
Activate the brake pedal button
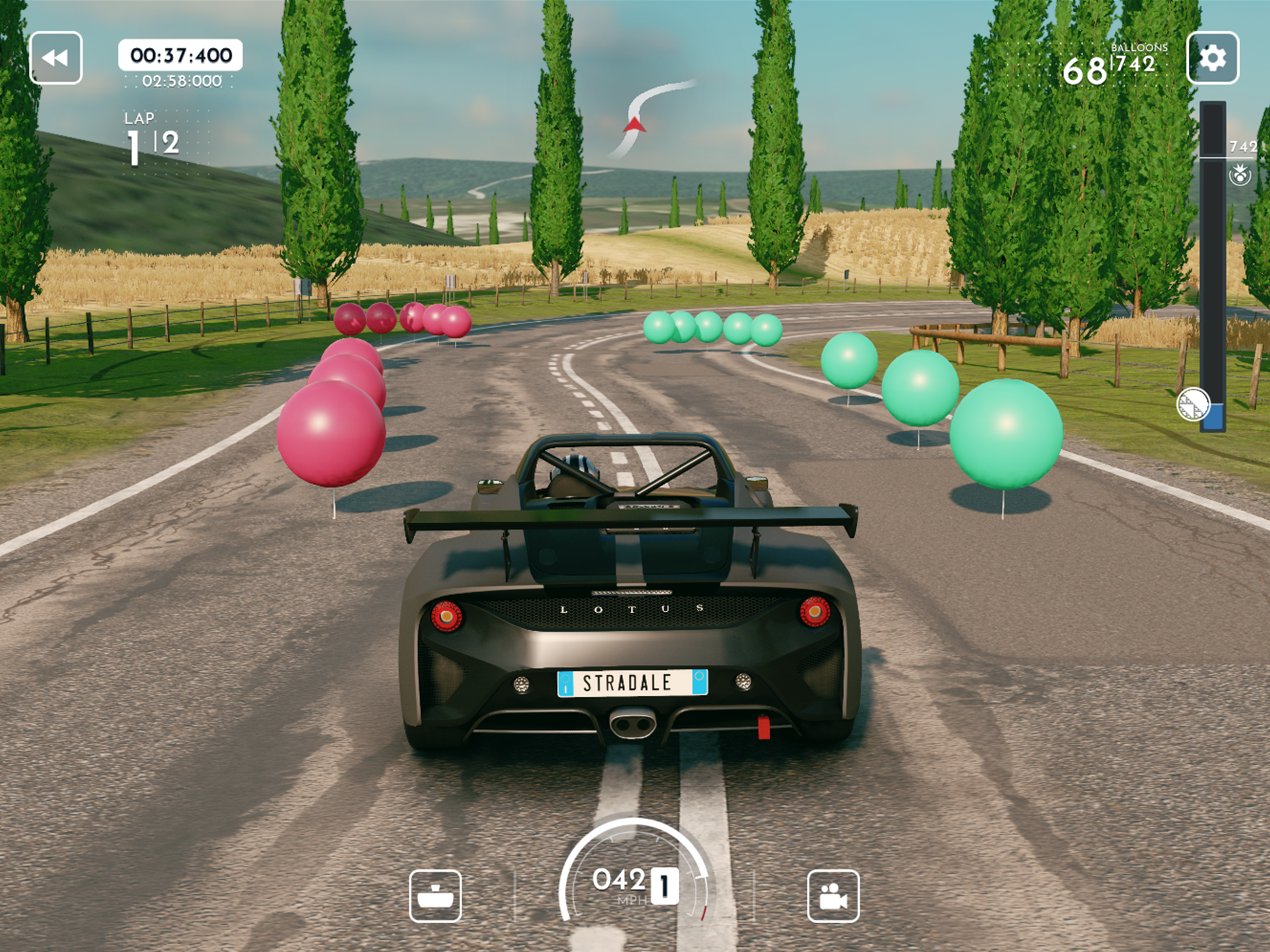435,896
